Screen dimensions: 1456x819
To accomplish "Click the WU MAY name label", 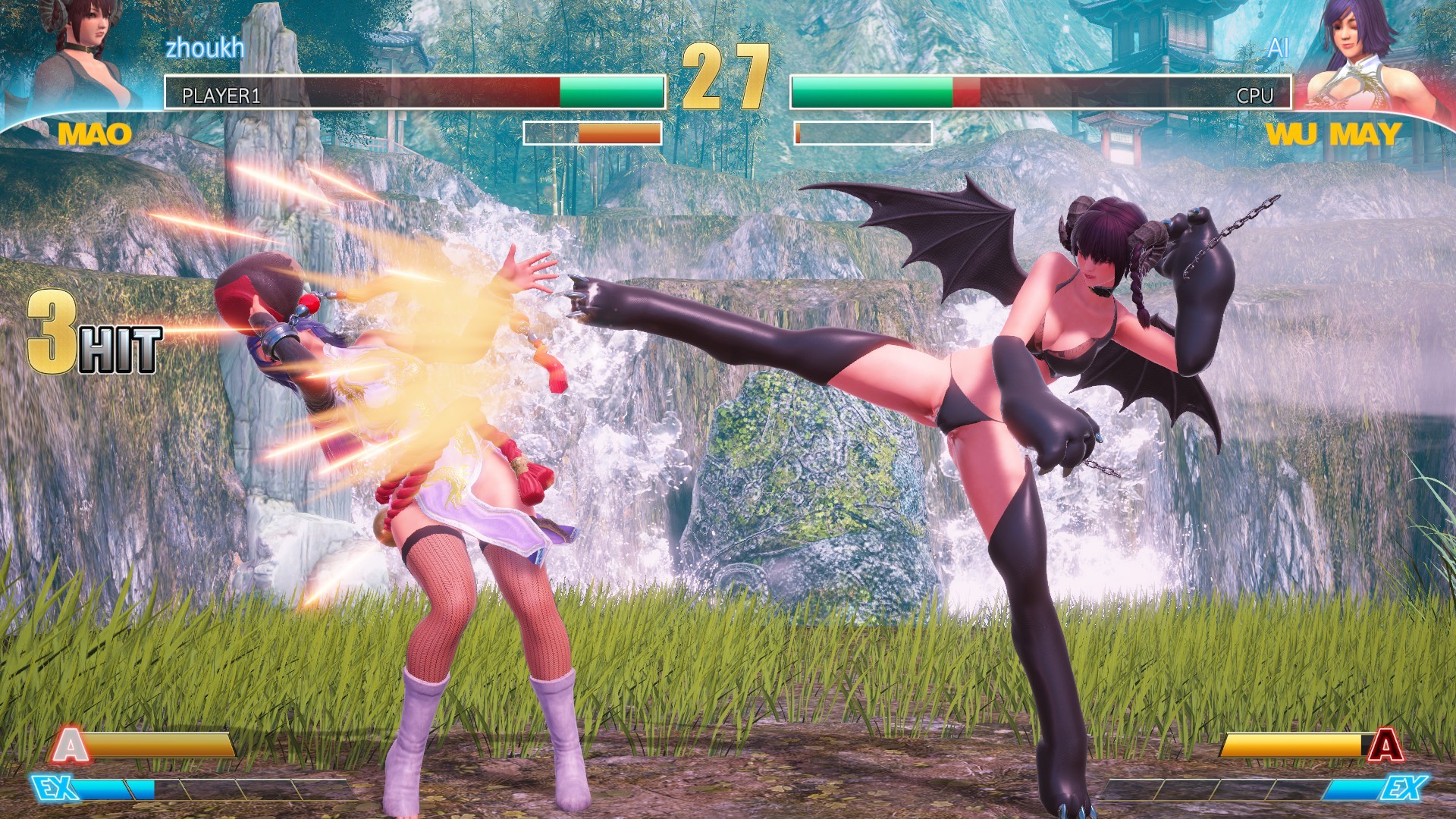I will [1335, 134].
